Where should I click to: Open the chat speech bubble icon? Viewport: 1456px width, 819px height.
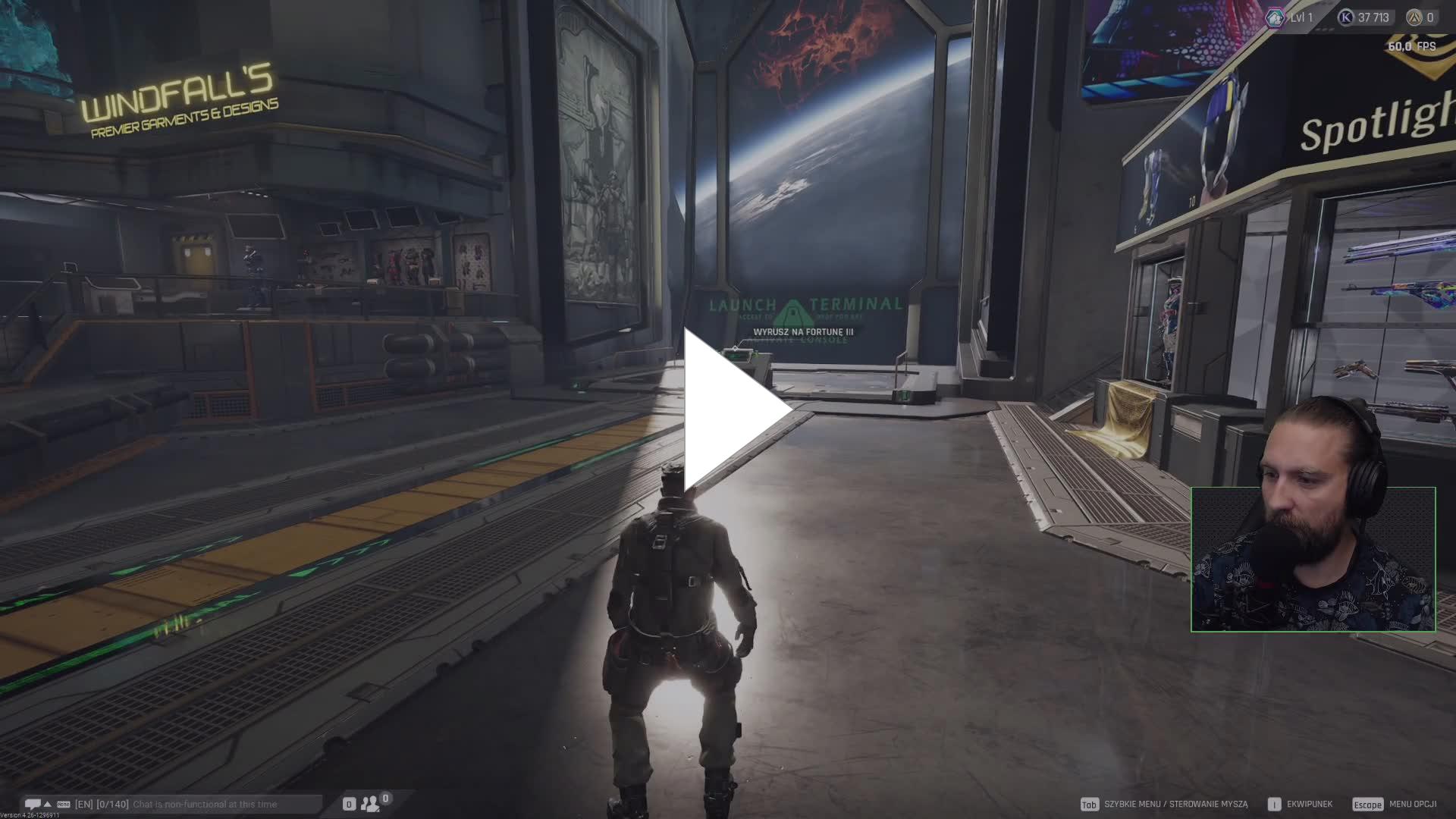click(33, 804)
